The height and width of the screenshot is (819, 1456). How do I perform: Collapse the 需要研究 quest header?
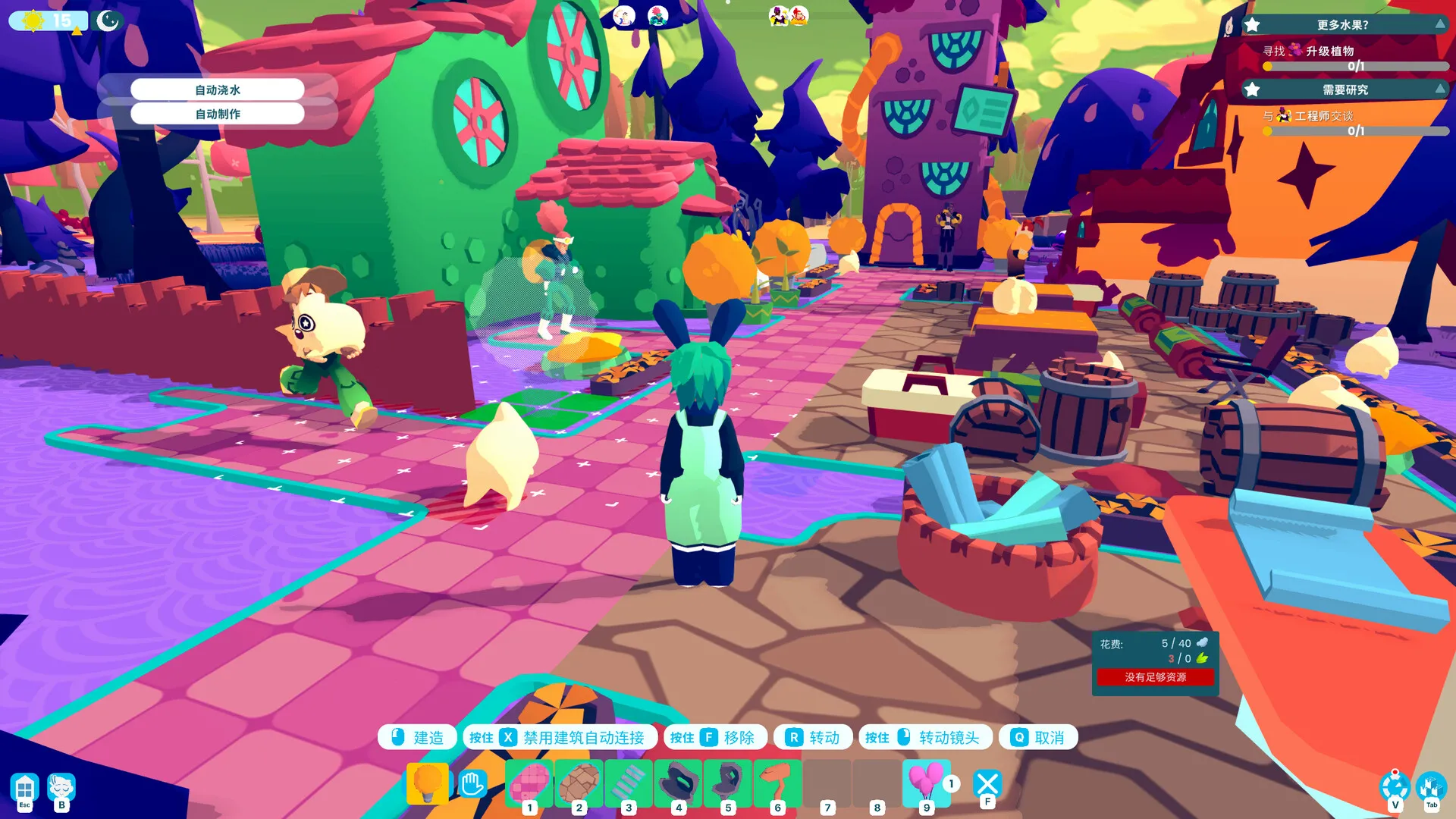coord(1439,89)
